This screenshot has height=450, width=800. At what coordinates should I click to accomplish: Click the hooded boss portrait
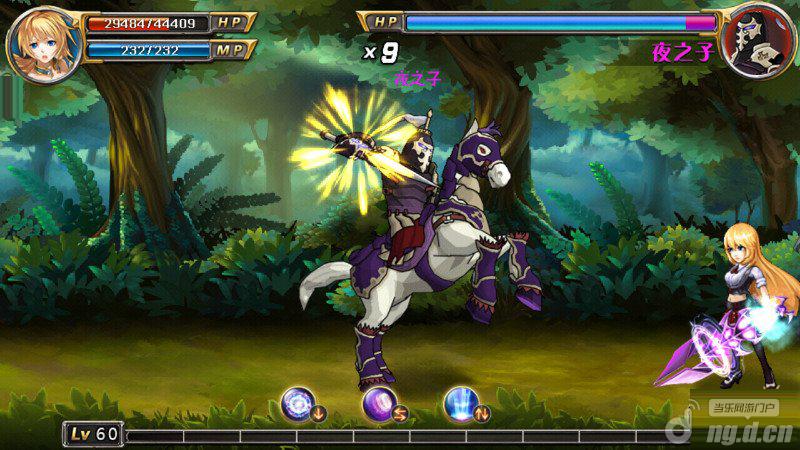[758, 42]
